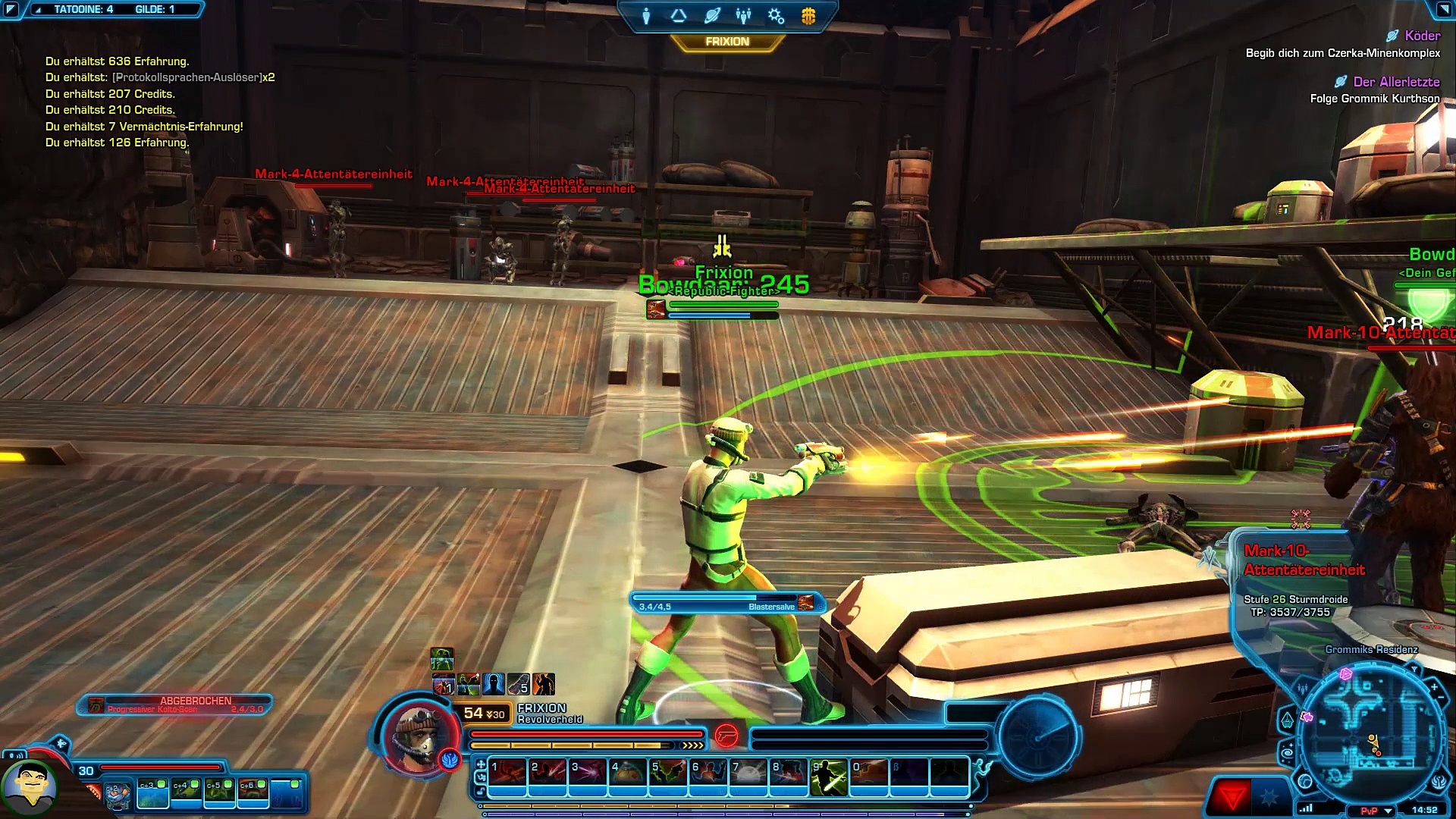Use the ability in hotbar slot 0
The width and height of the screenshot is (1456, 819).
tap(869, 776)
